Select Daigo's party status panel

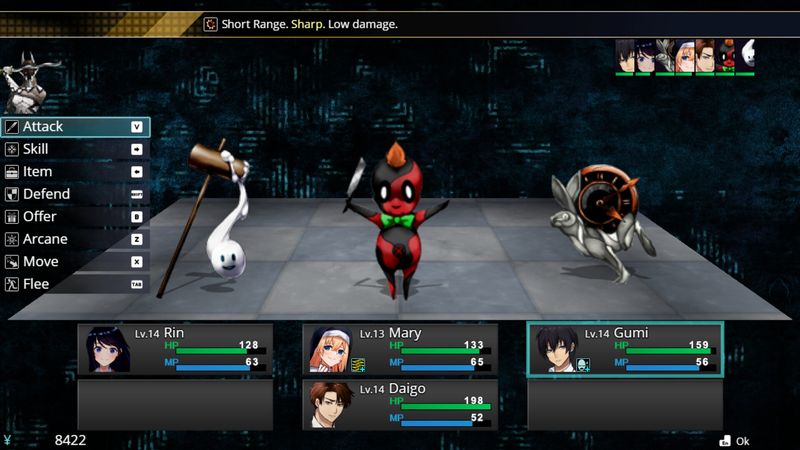pyautogui.click(x=400, y=404)
